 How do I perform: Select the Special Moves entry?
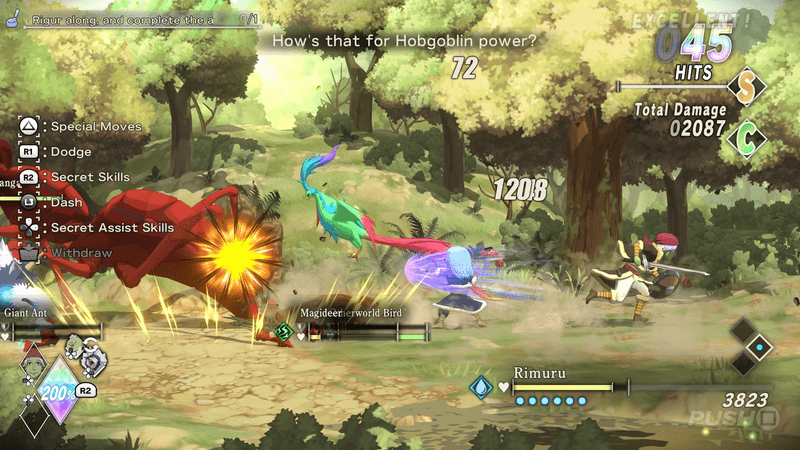(x=96, y=127)
